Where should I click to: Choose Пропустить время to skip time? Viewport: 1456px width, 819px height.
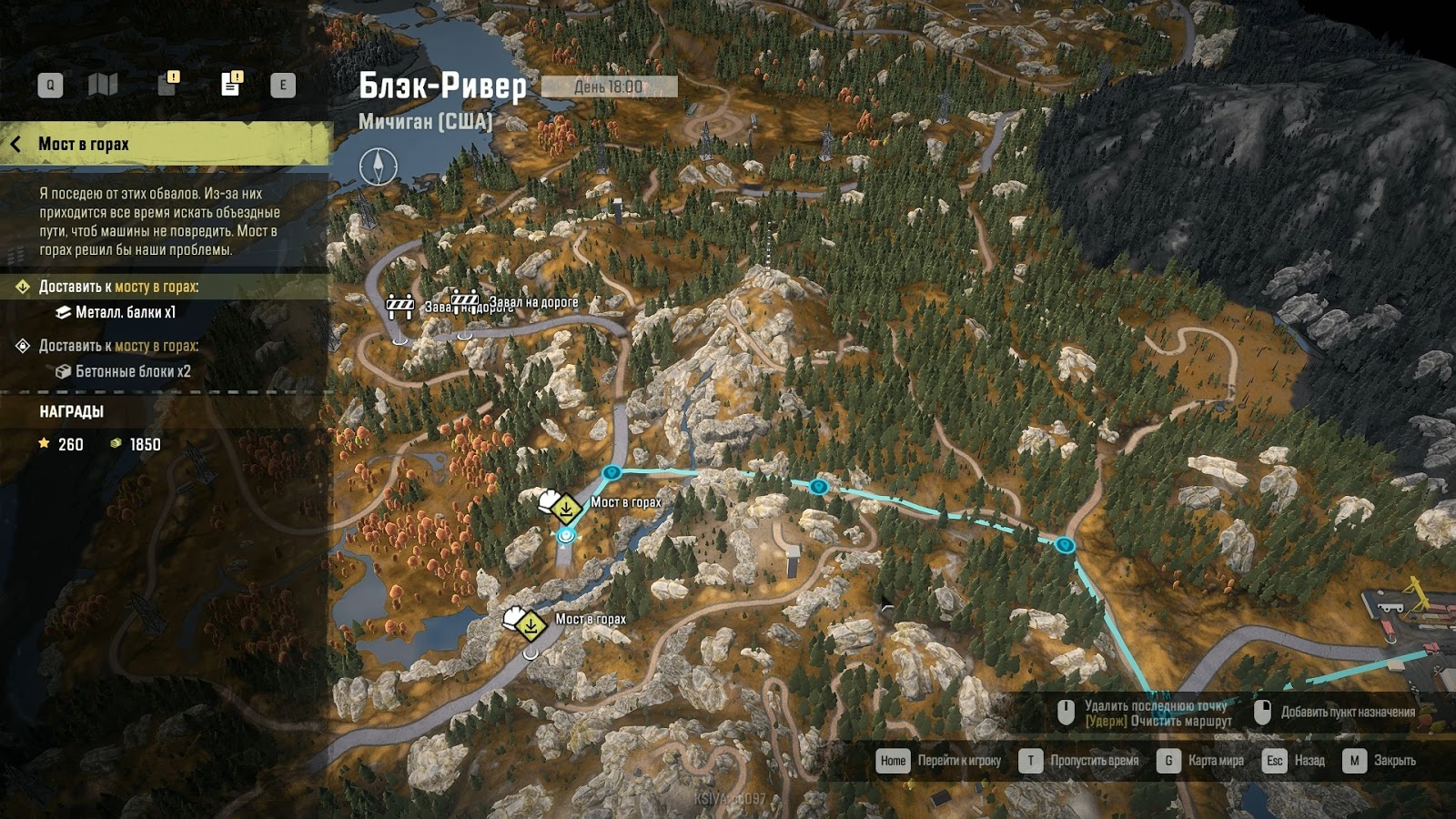[x=1094, y=761]
